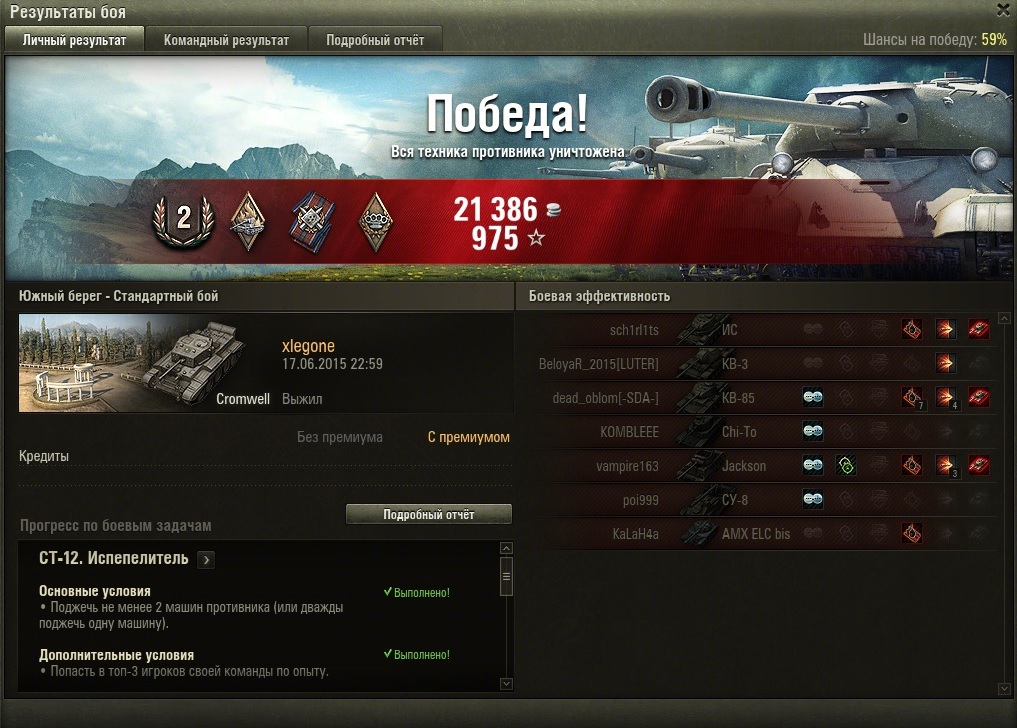Select the Личный результат tab
Viewport: 1017px width, 728px height.
click(x=74, y=40)
